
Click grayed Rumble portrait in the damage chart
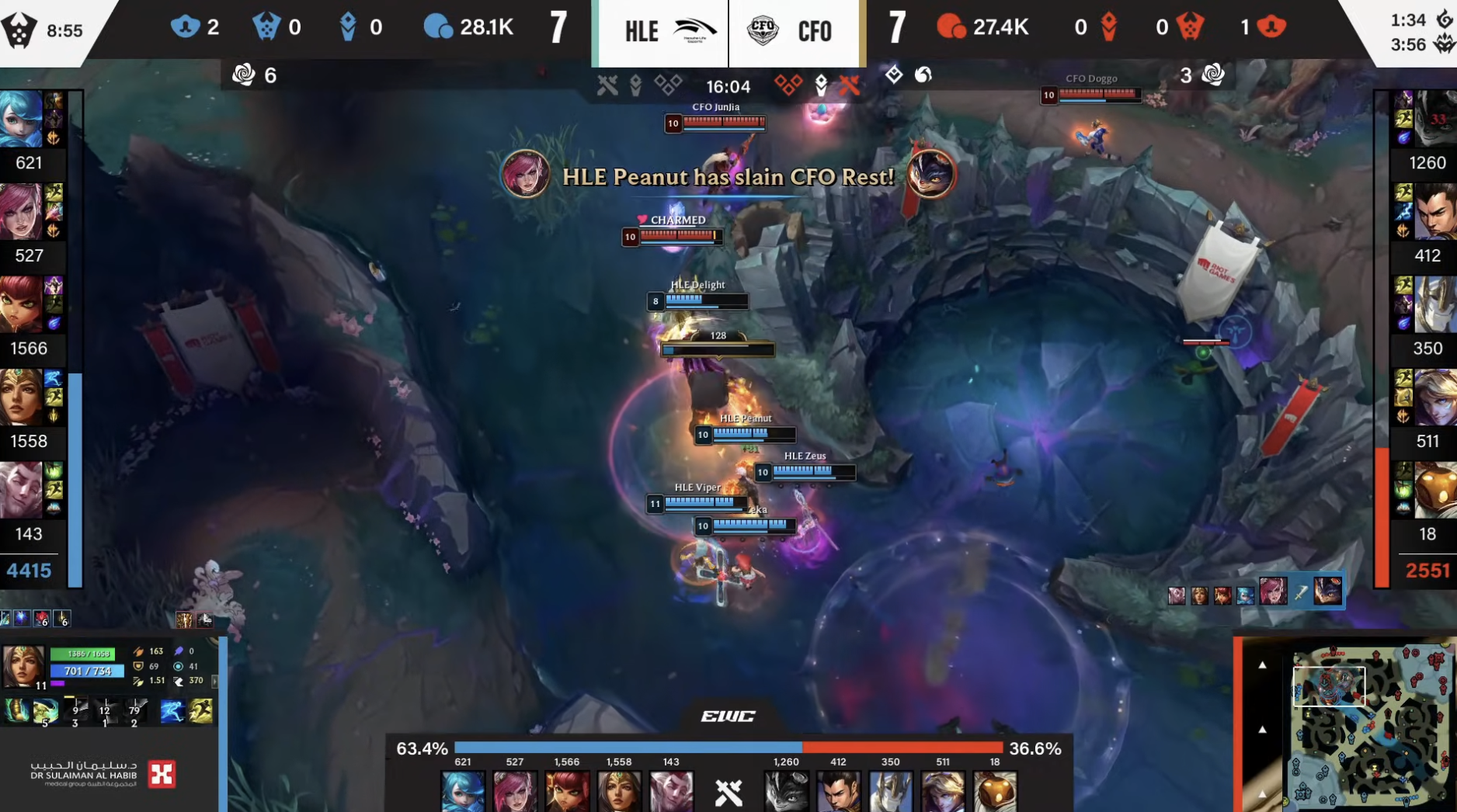[786, 791]
